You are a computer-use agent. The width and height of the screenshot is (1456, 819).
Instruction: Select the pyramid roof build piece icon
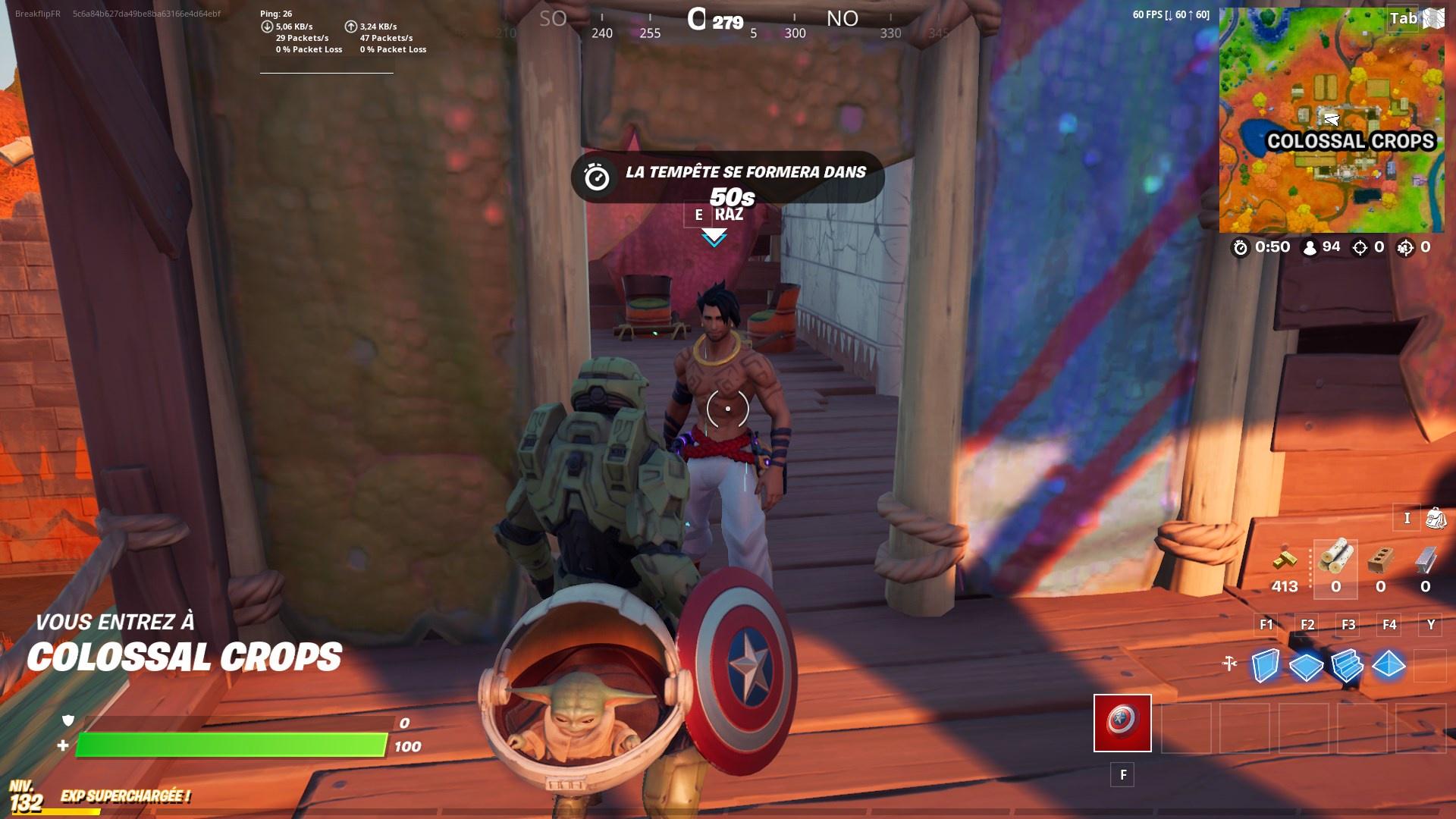(x=1388, y=665)
